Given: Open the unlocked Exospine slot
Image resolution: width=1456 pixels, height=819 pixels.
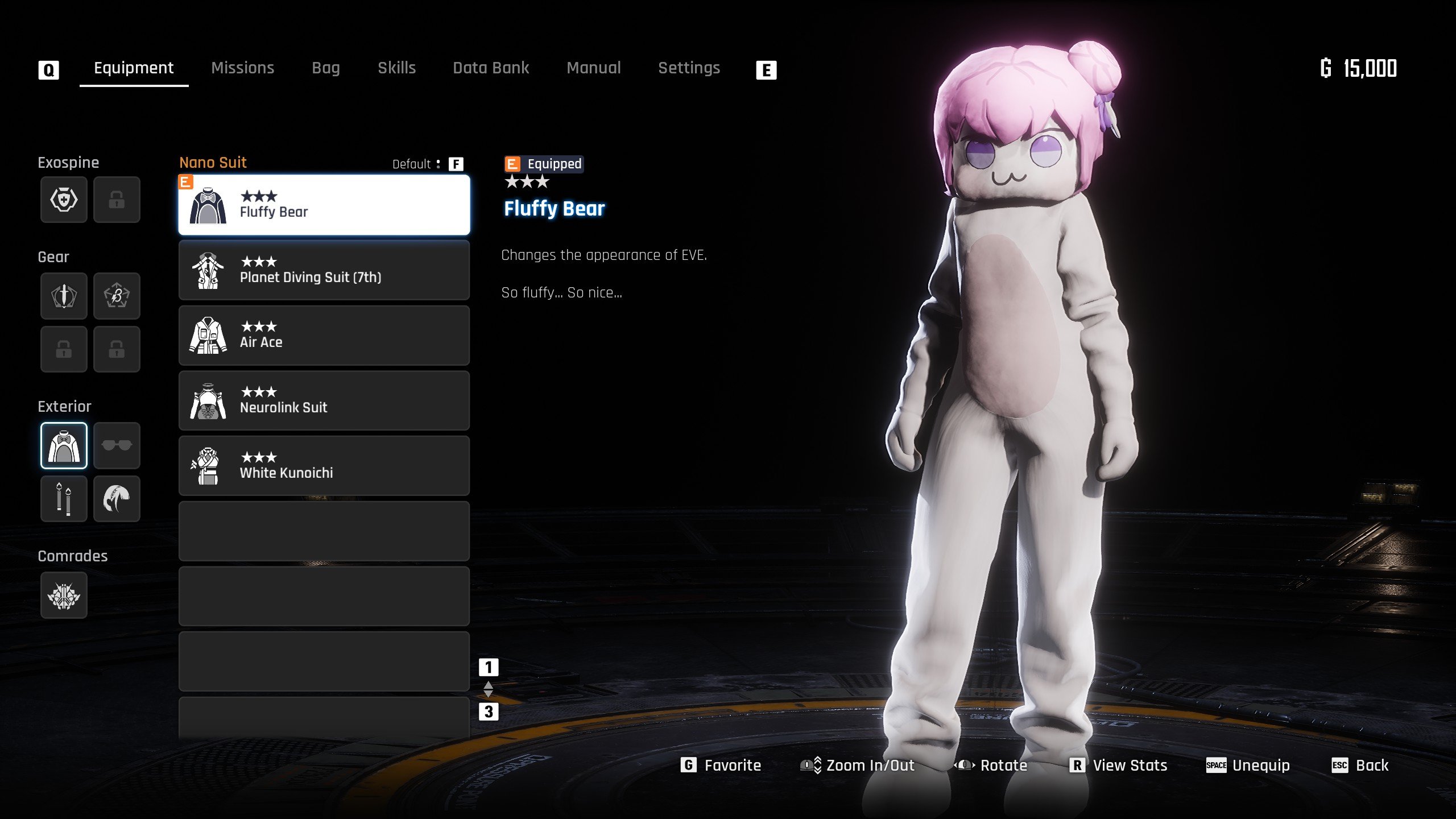Looking at the screenshot, I should point(64,200).
